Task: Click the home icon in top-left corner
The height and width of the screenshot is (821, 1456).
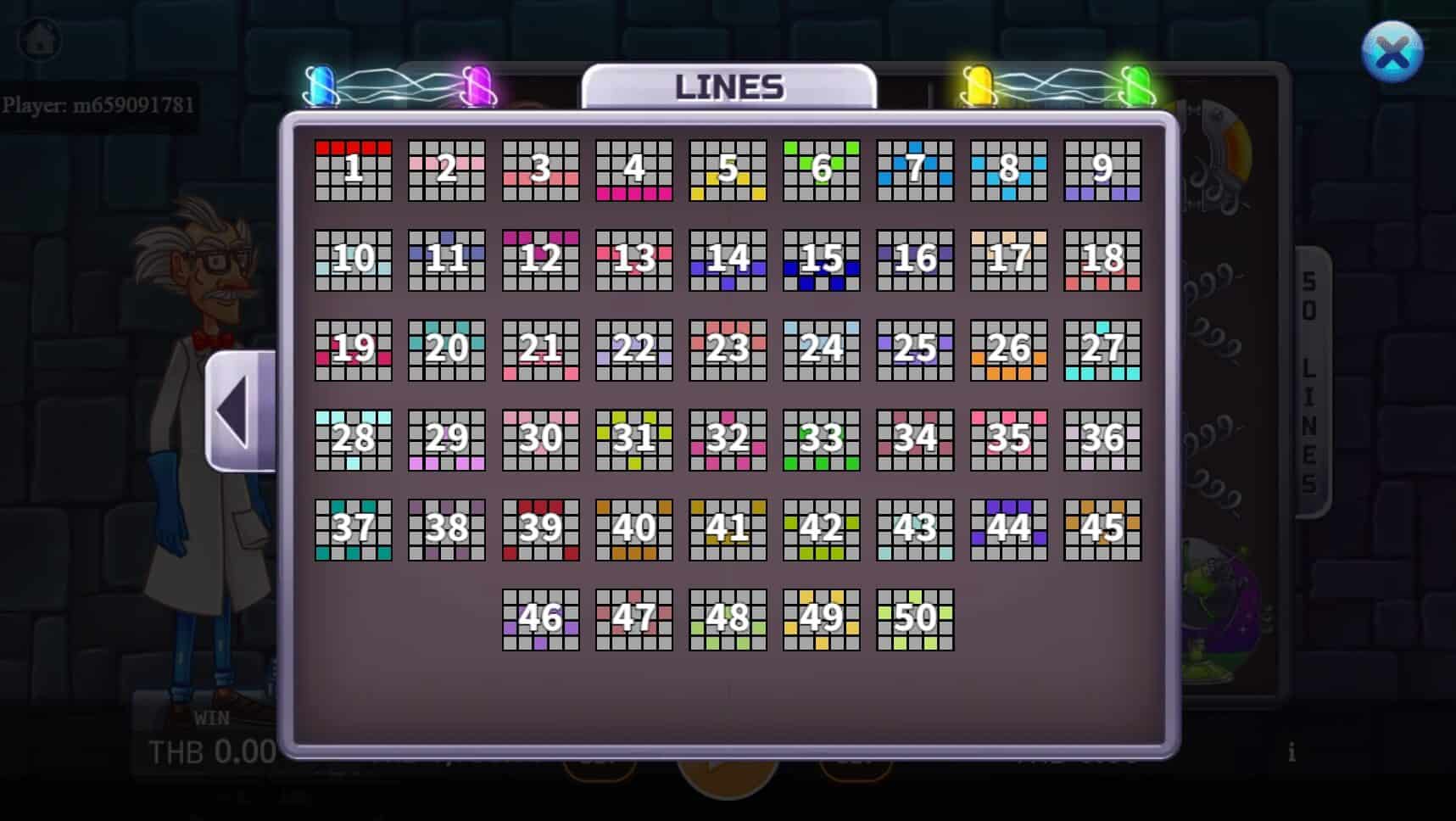Action: pyautogui.click(x=38, y=38)
